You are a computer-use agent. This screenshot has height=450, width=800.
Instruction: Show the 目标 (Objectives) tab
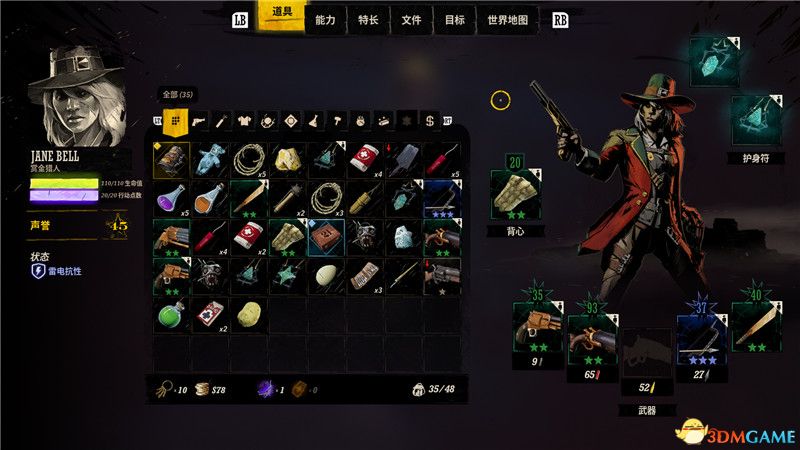point(454,19)
